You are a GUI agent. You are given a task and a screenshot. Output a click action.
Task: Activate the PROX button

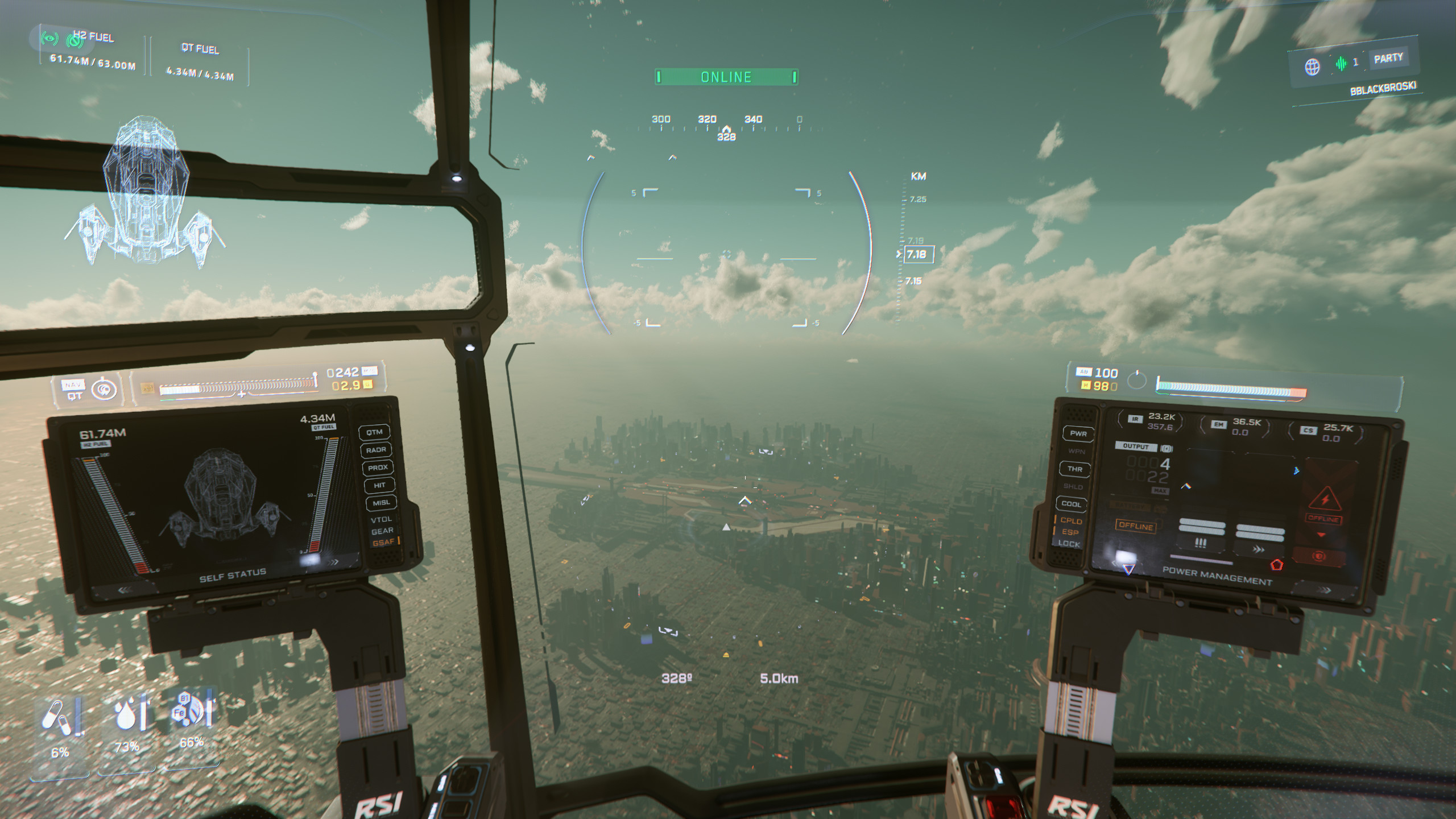tap(378, 468)
